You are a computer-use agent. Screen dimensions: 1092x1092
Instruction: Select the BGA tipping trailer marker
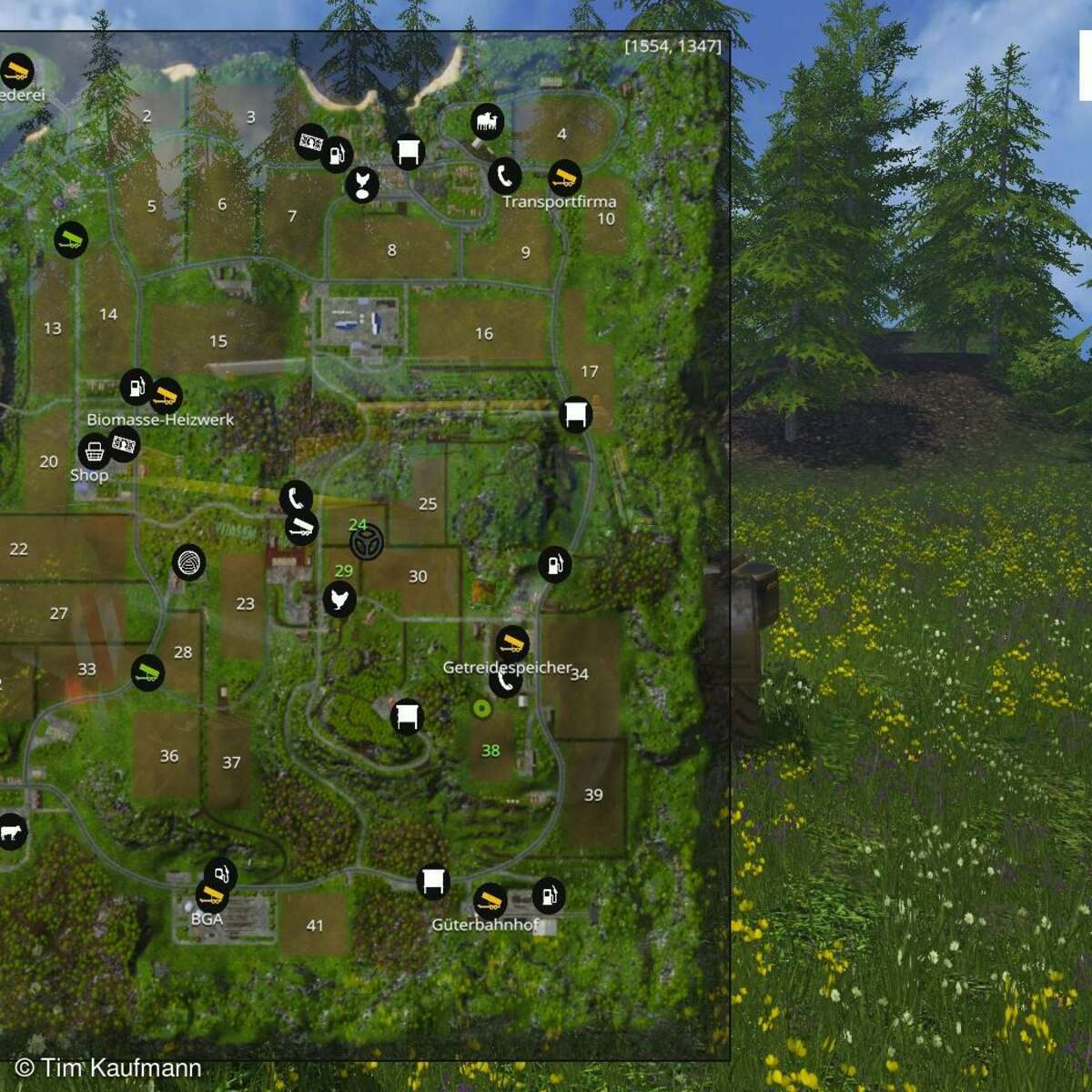(x=212, y=895)
